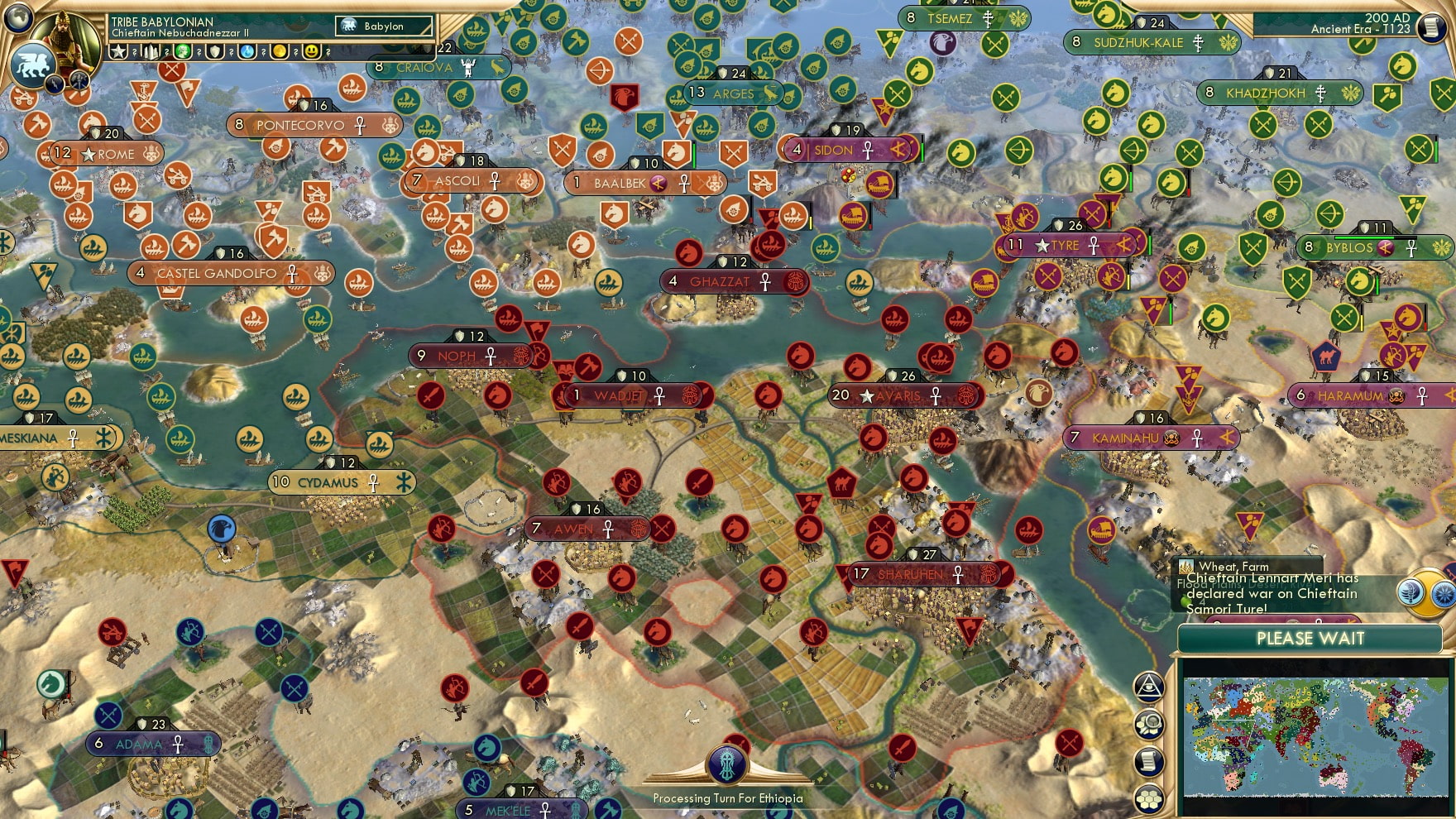
Task: Click the PLEASE WAIT banner
Action: [1310, 639]
